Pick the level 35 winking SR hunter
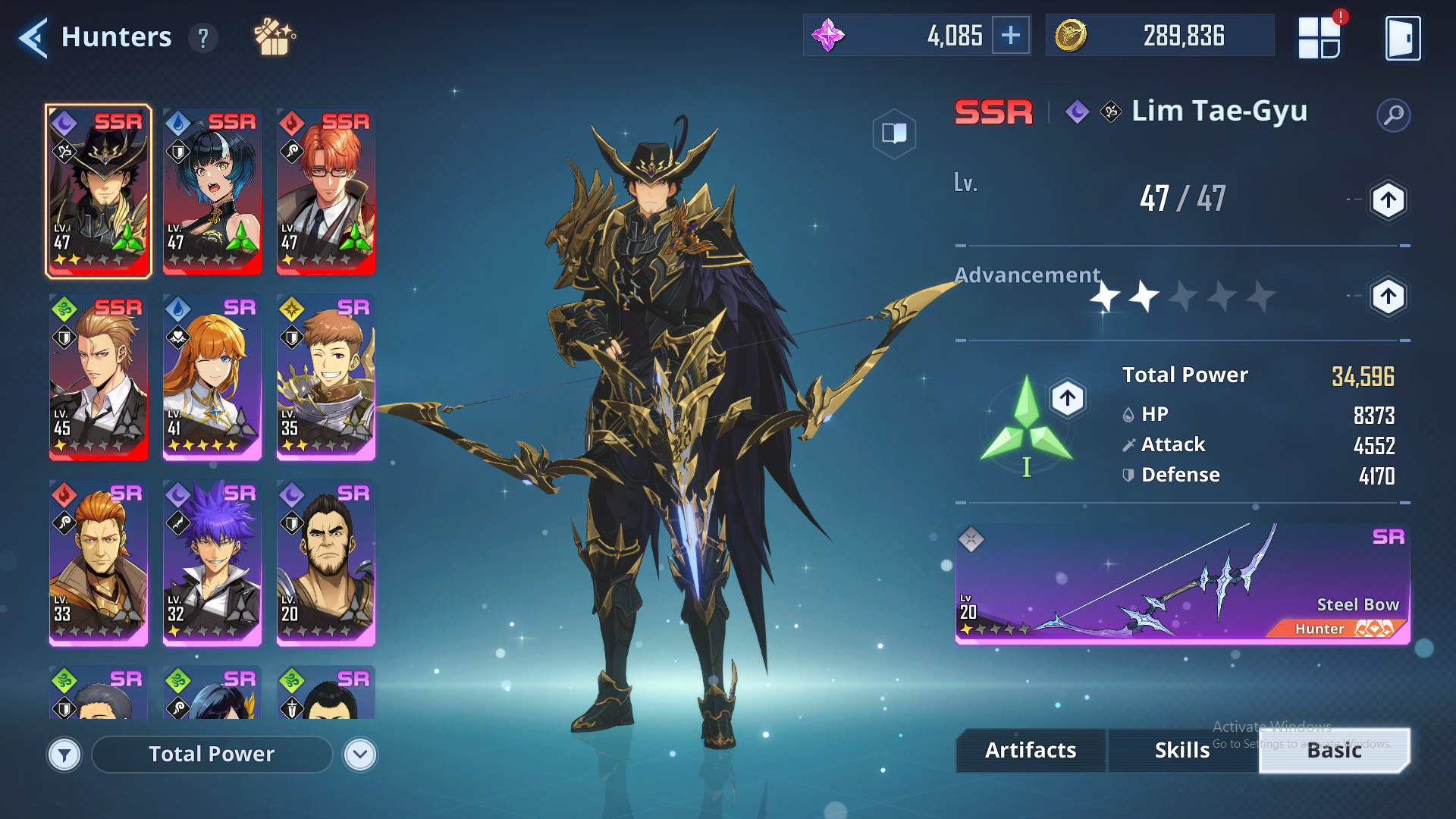Screen dimensions: 1456x819 coord(326,376)
